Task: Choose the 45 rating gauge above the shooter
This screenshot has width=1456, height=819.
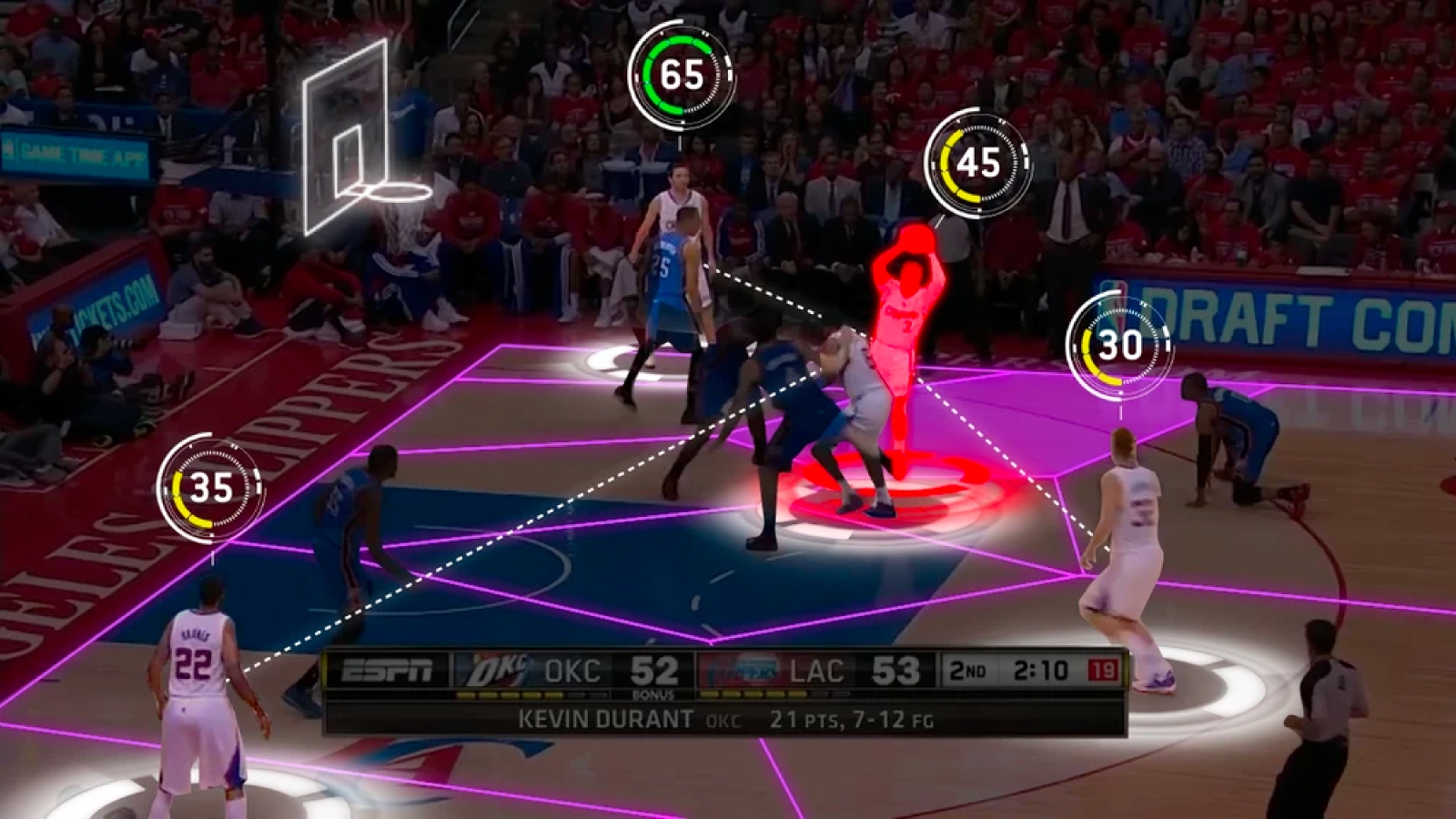Action: click(979, 163)
